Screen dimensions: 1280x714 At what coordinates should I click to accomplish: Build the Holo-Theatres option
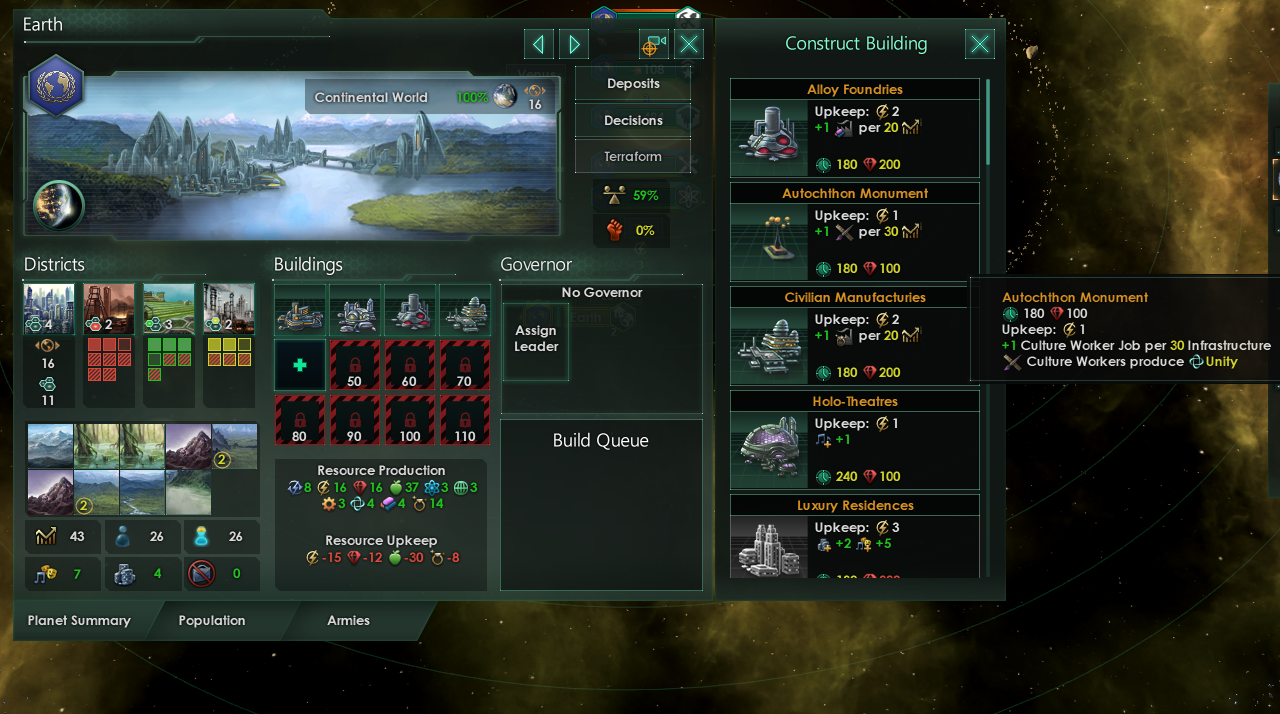tap(855, 440)
